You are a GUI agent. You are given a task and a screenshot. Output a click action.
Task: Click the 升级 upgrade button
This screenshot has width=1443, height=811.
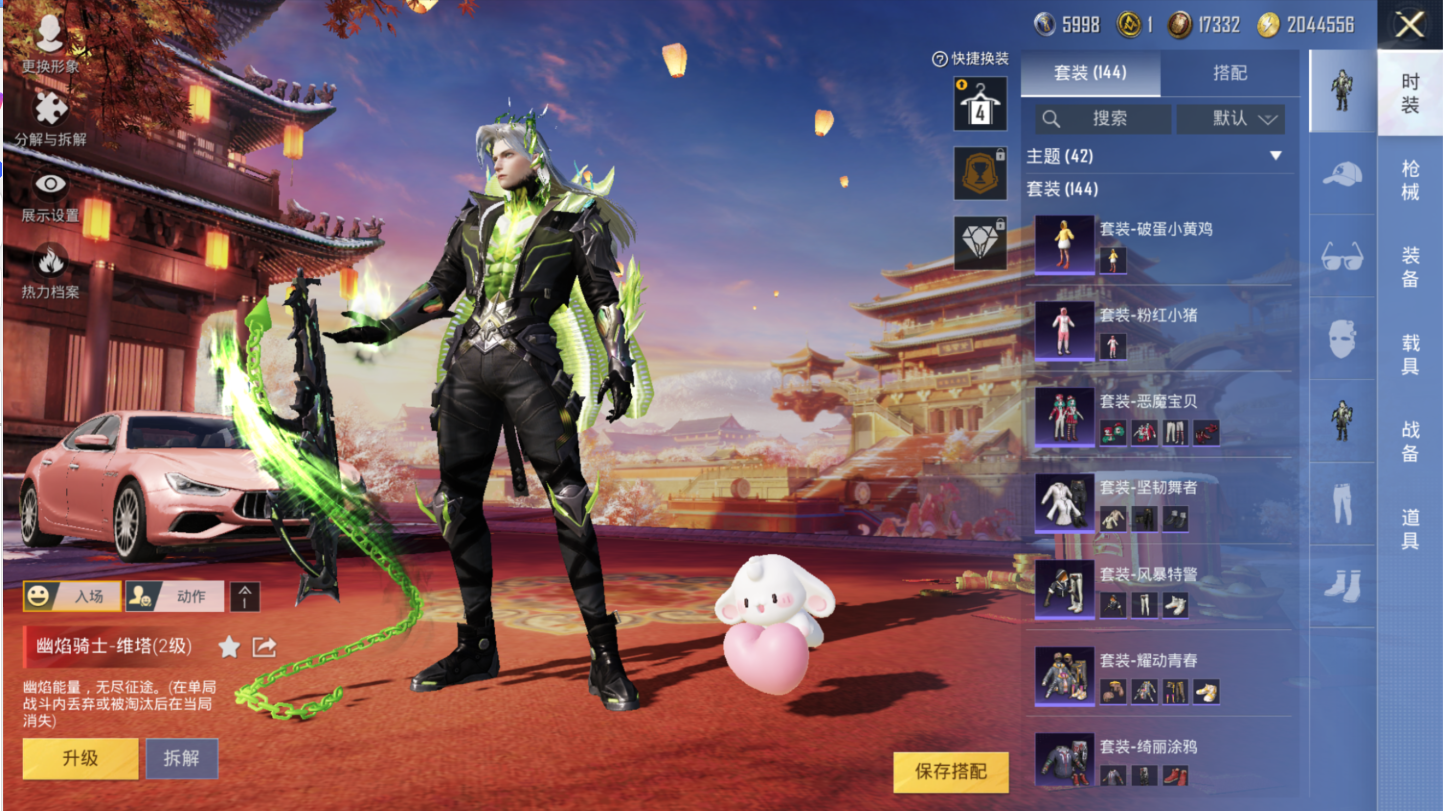80,758
